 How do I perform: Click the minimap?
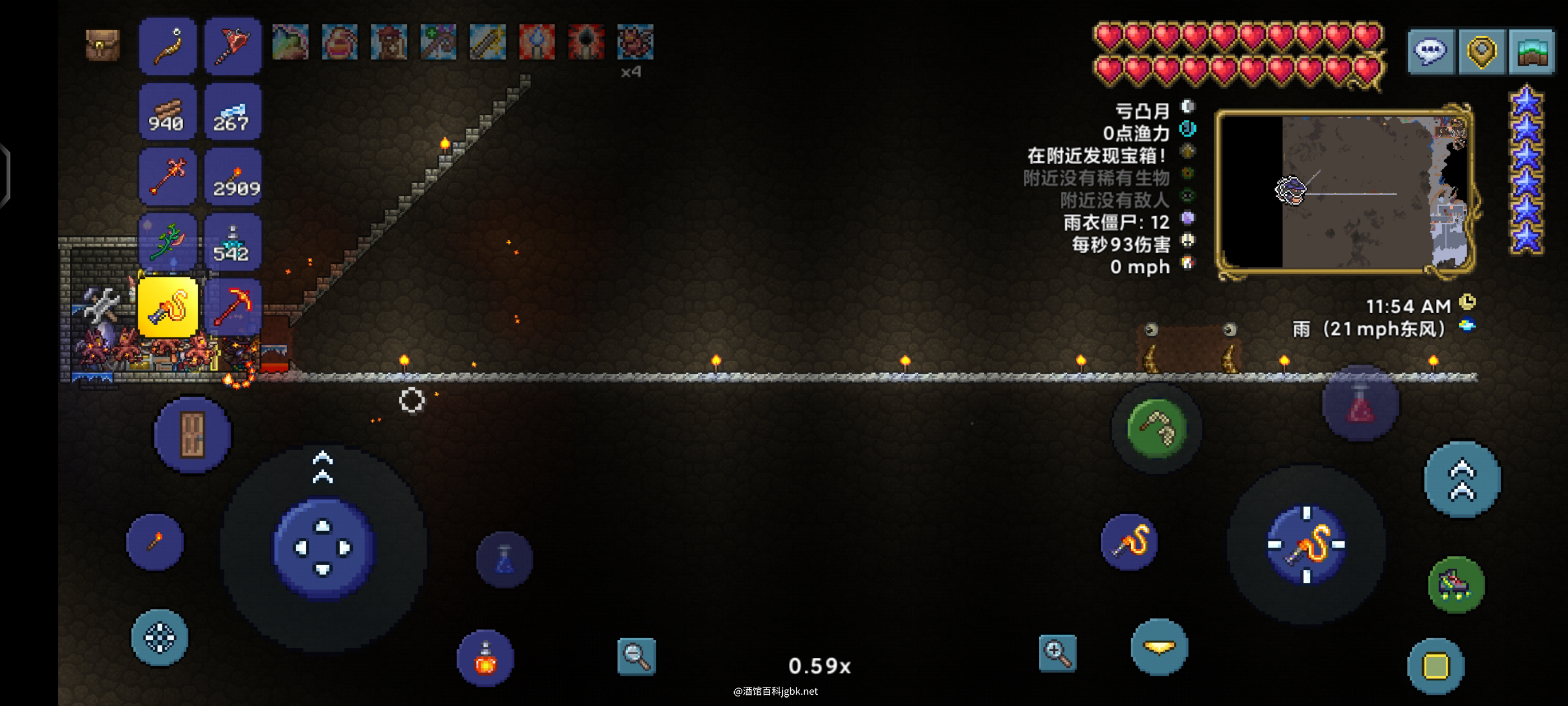pos(1344,191)
